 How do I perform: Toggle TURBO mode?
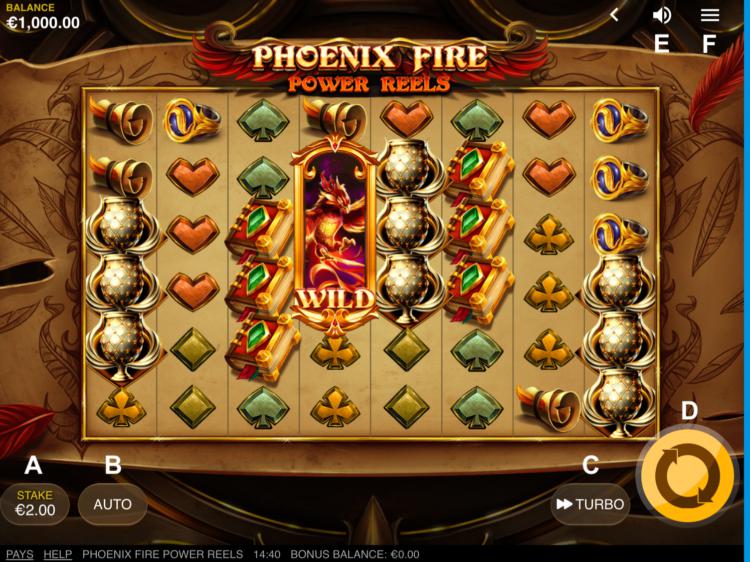590,504
